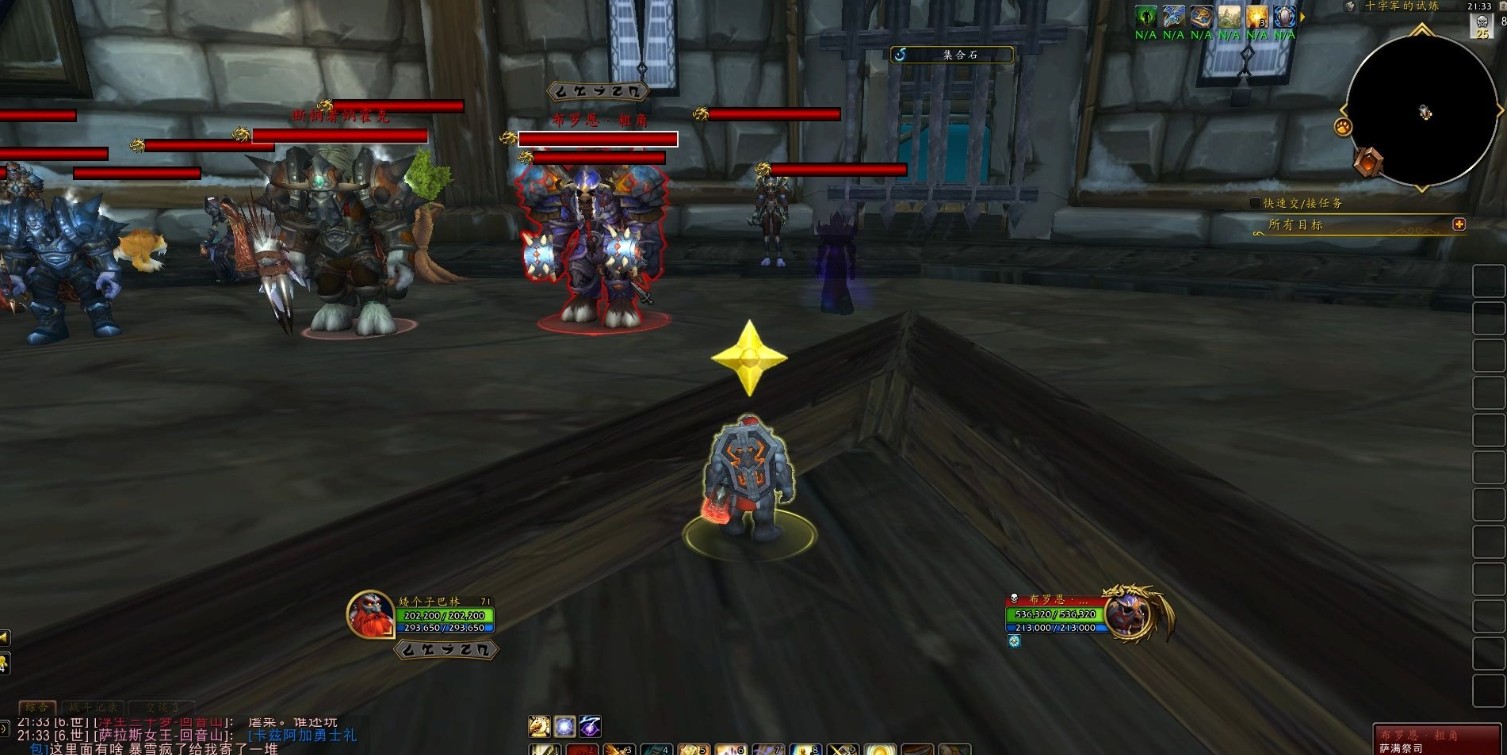Click the shield buff icon in the buff row
The height and width of the screenshot is (755, 1507).
pos(1284,16)
